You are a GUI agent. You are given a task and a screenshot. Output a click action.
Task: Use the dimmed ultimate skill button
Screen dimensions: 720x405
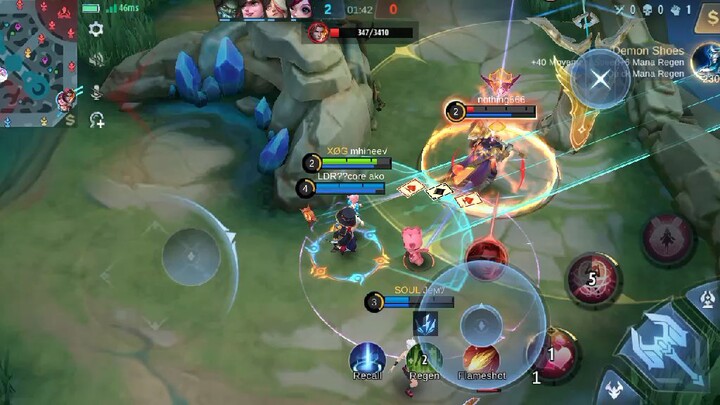(667, 240)
